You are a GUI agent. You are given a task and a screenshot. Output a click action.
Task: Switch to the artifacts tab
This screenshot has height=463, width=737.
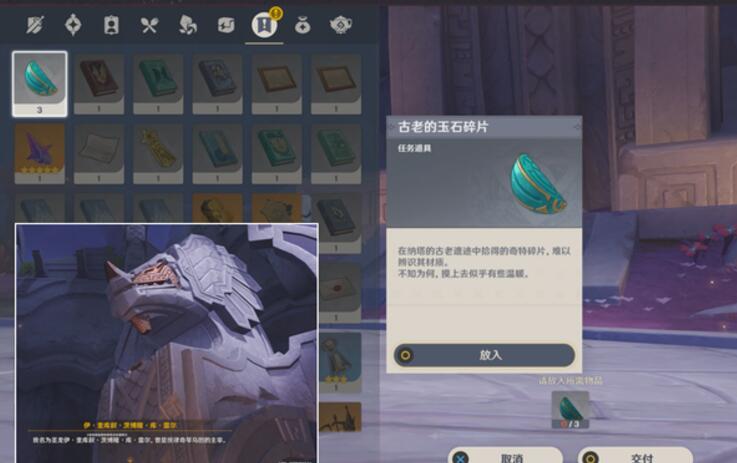point(73,26)
